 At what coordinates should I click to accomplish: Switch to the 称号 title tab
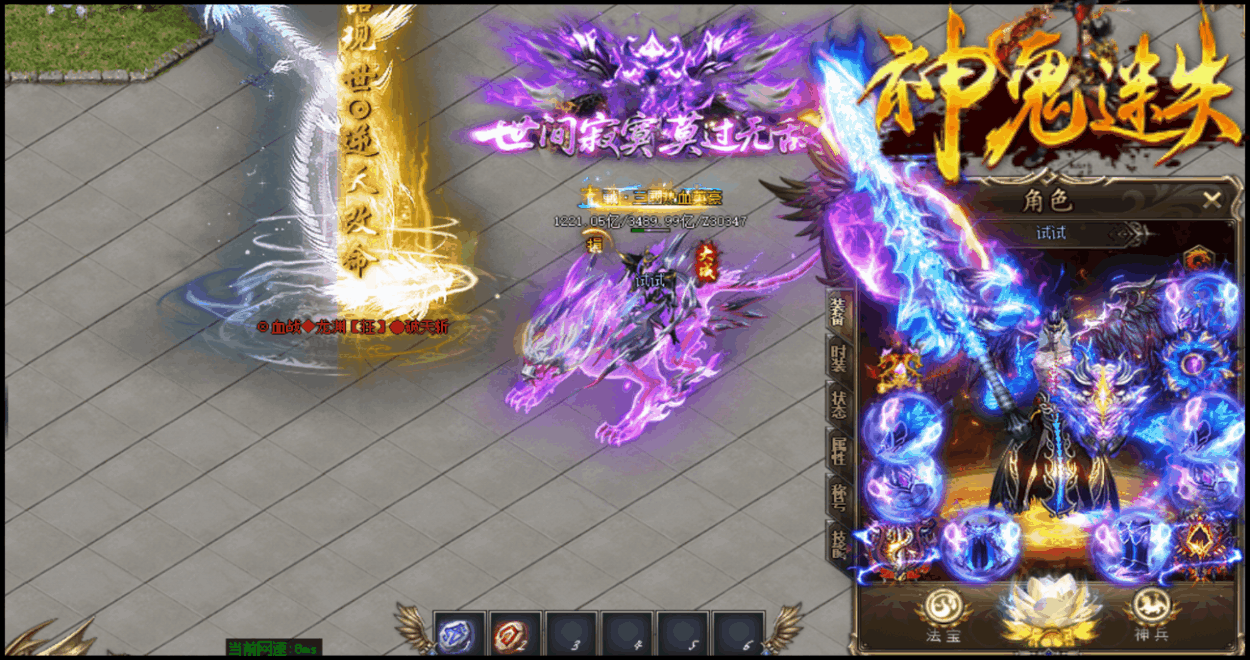click(x=838, y=496)
